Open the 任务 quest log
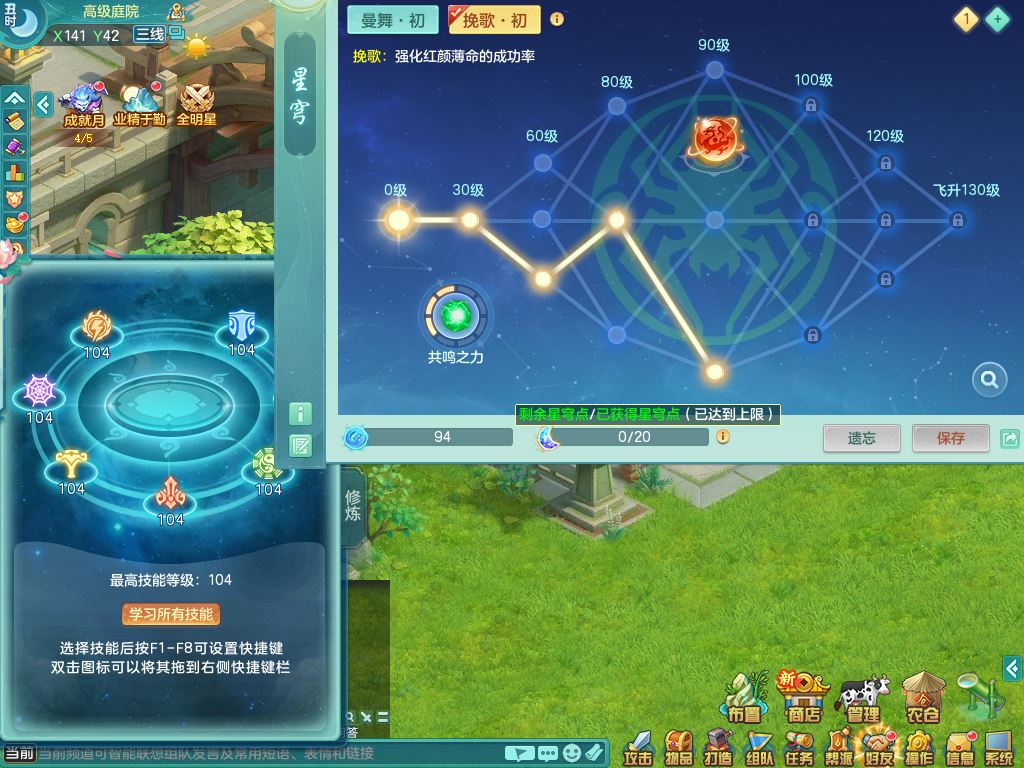 799,748
